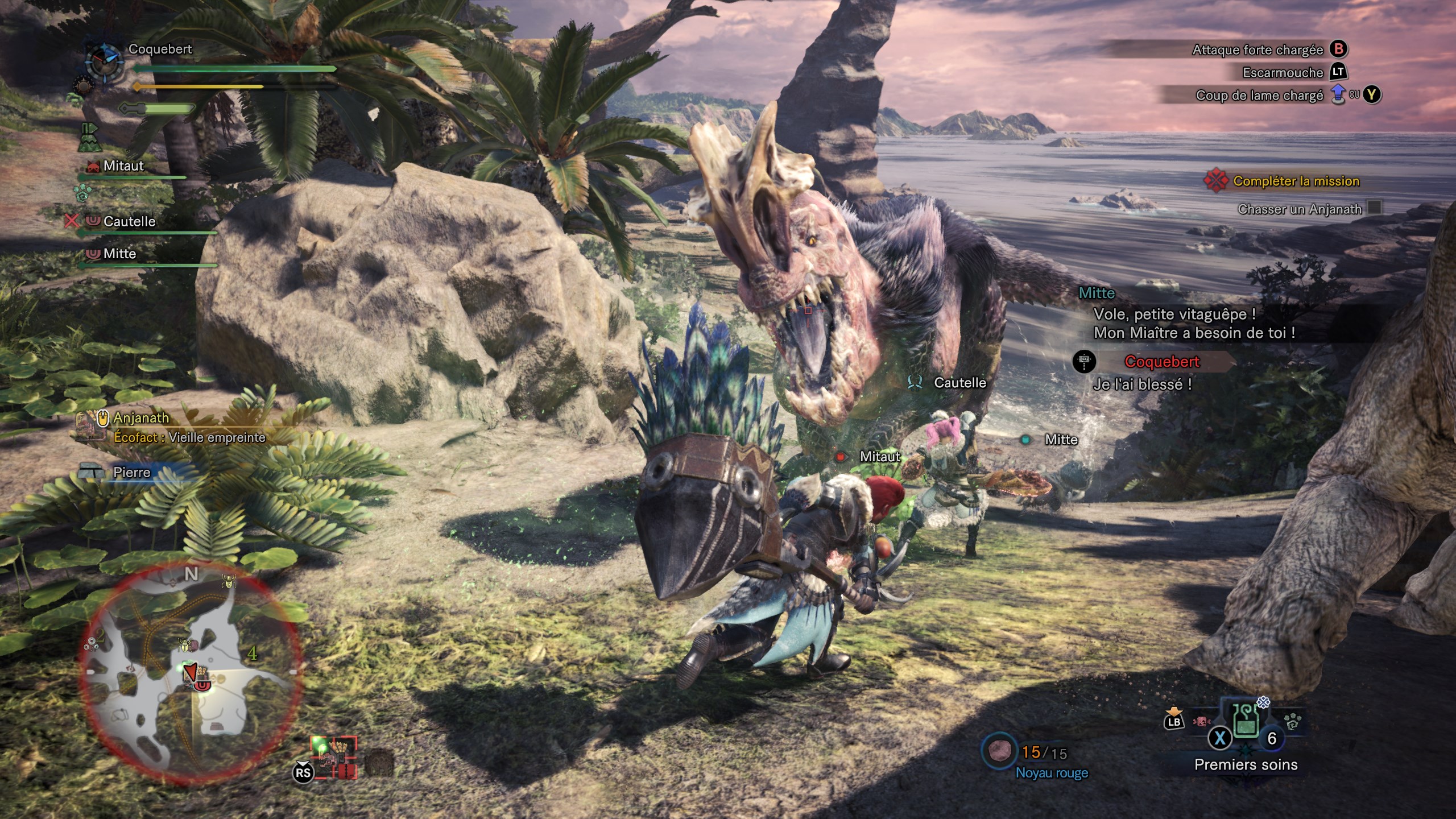Select party member Cautelle in the list

[129, 221]
